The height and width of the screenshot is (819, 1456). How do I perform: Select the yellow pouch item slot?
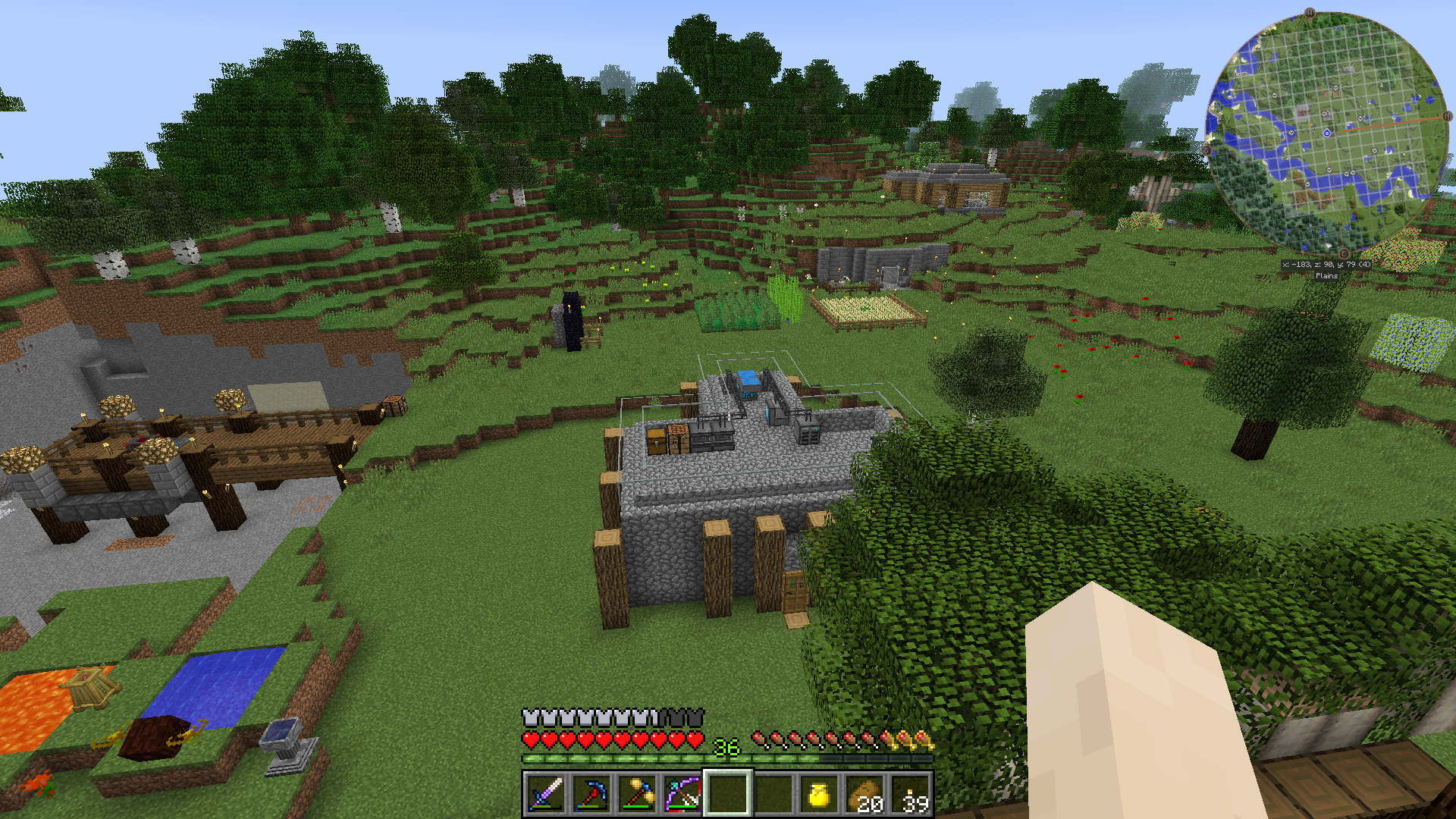pos(819,794)
